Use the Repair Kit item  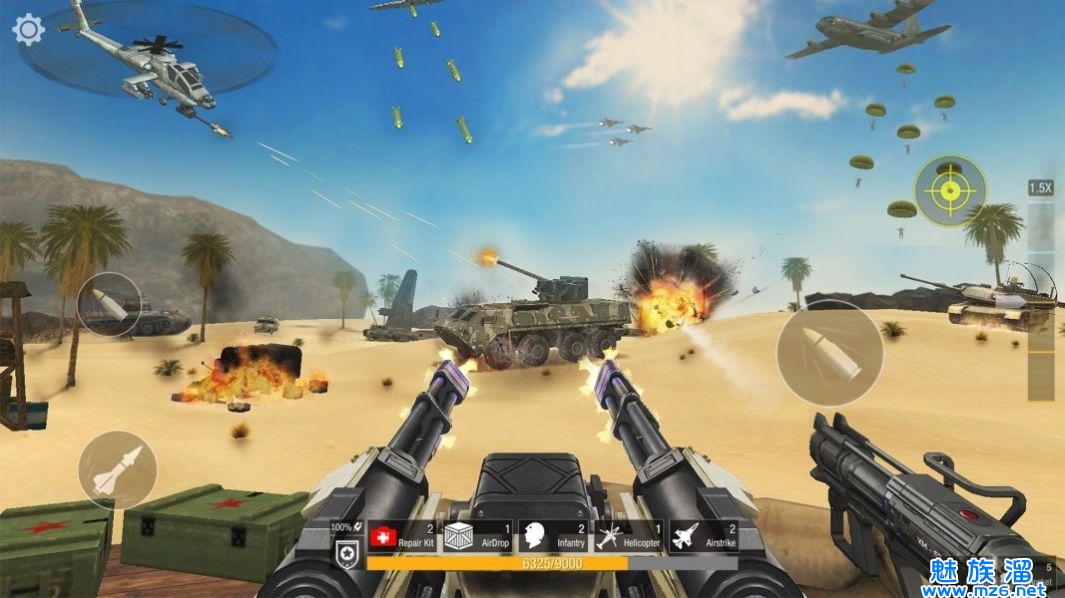pos(404,538)
